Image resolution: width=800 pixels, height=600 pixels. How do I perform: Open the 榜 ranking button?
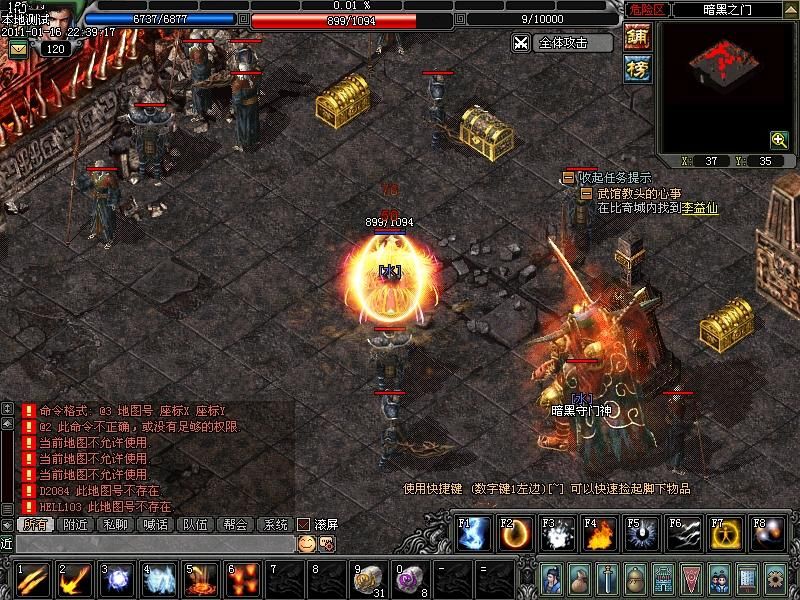637,68
